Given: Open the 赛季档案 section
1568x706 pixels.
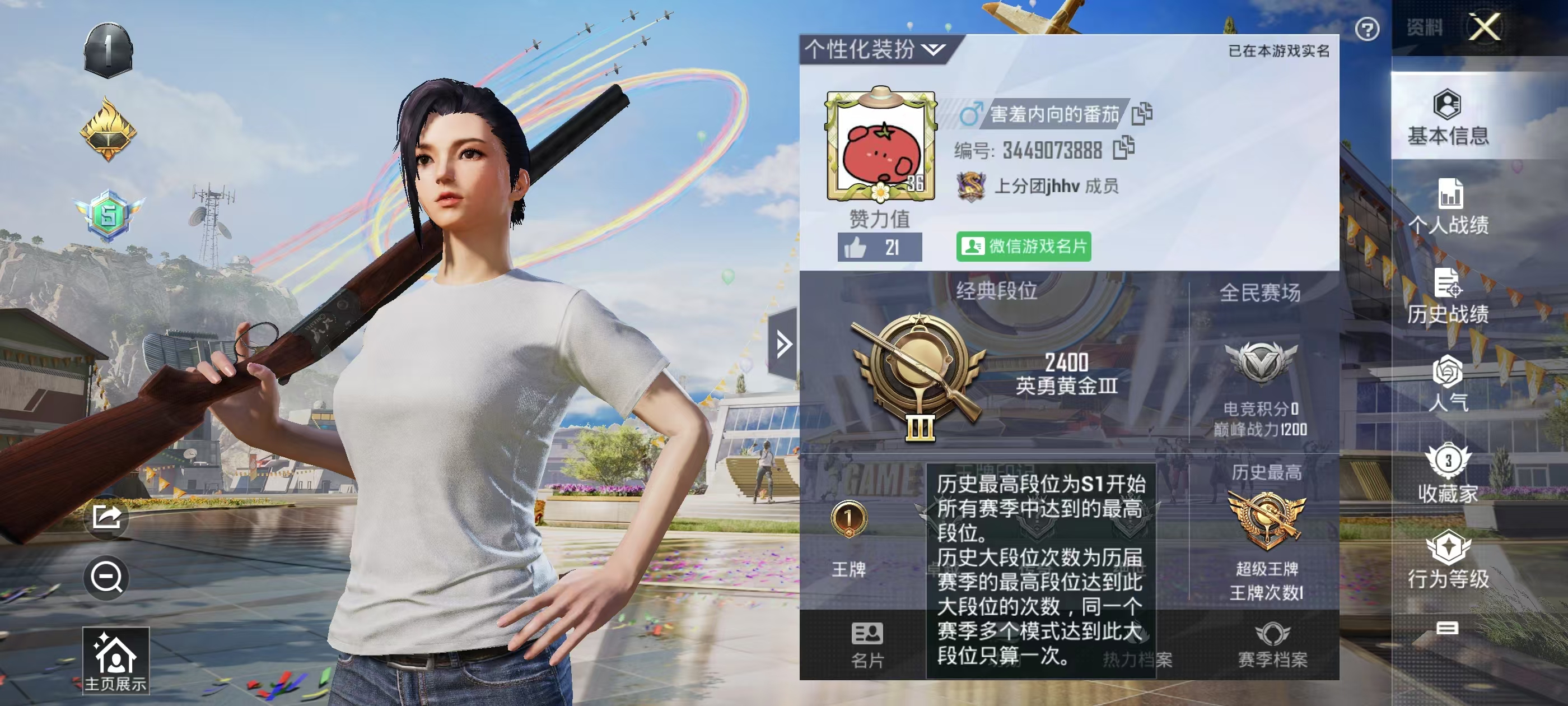Looking at the screenshot, I should pyautogui.click(x=1272, y=644).
